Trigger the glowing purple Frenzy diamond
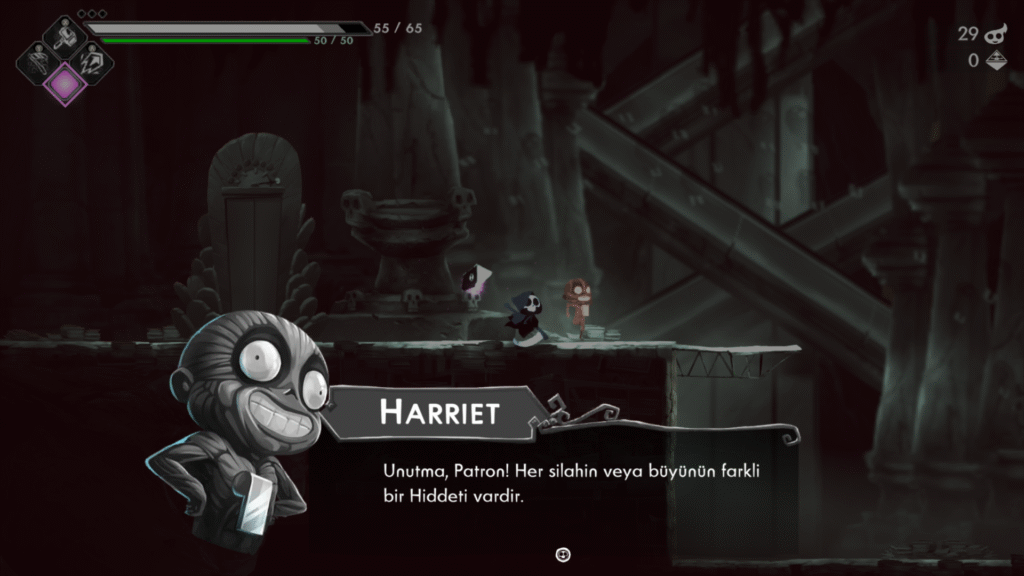 (x=65, y=84)
